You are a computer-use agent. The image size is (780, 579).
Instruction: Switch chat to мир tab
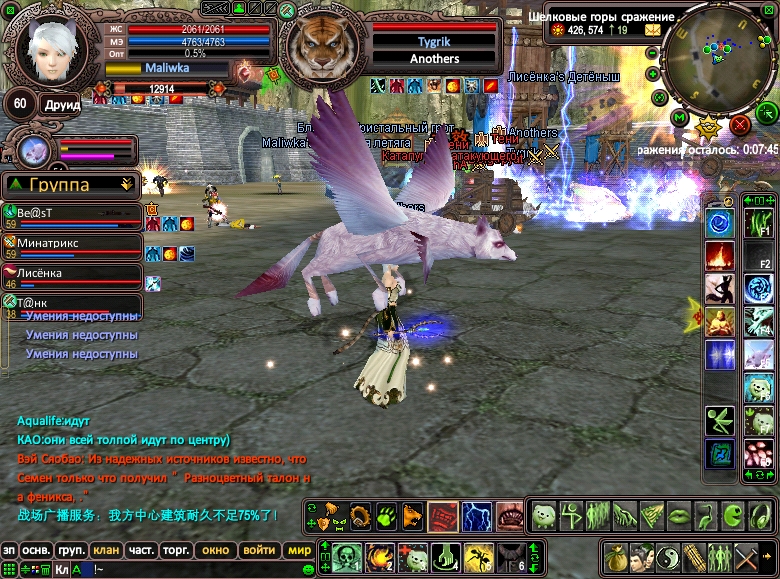[298, 550]
